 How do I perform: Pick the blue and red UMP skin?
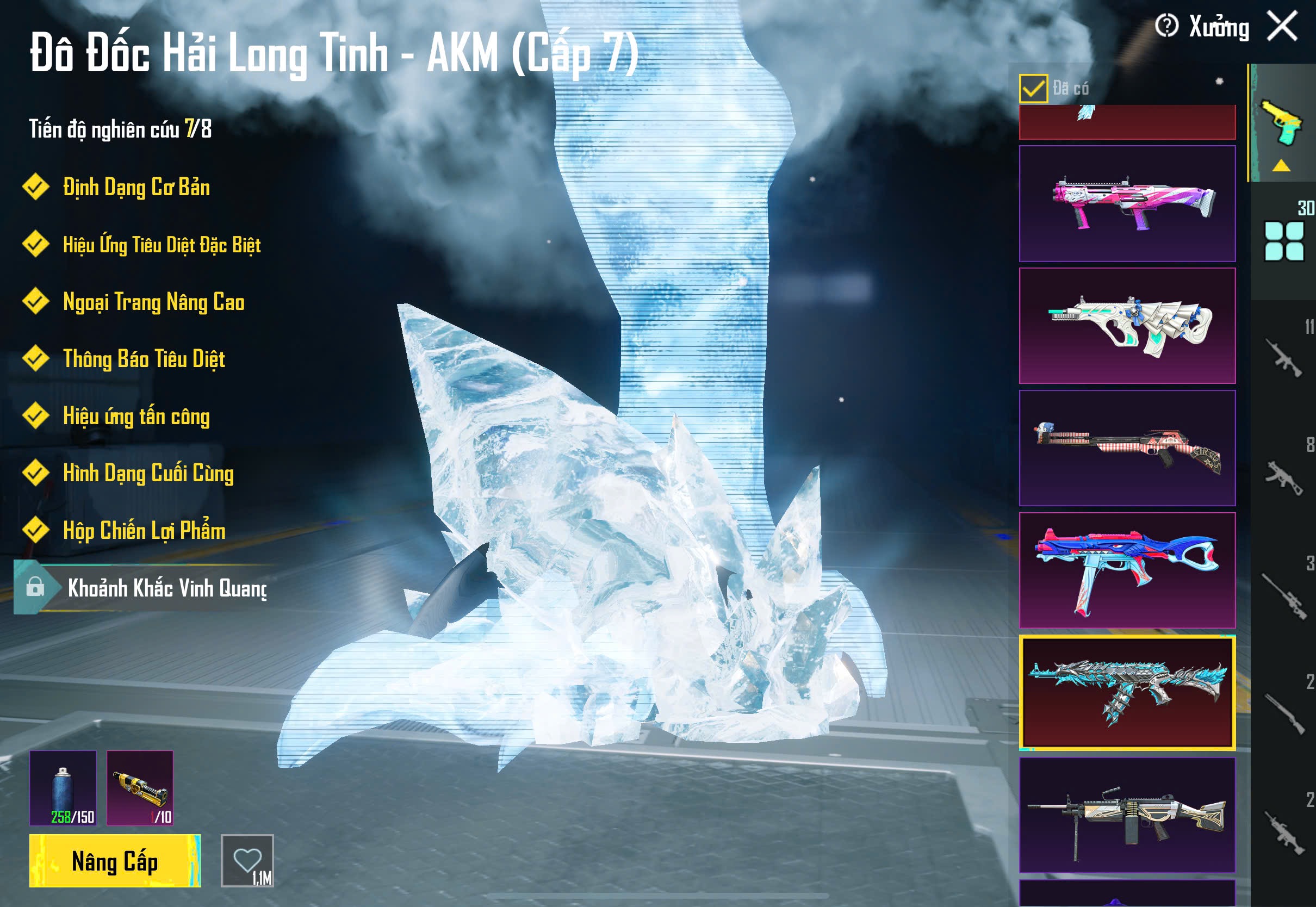click(x=1127, y=570)
